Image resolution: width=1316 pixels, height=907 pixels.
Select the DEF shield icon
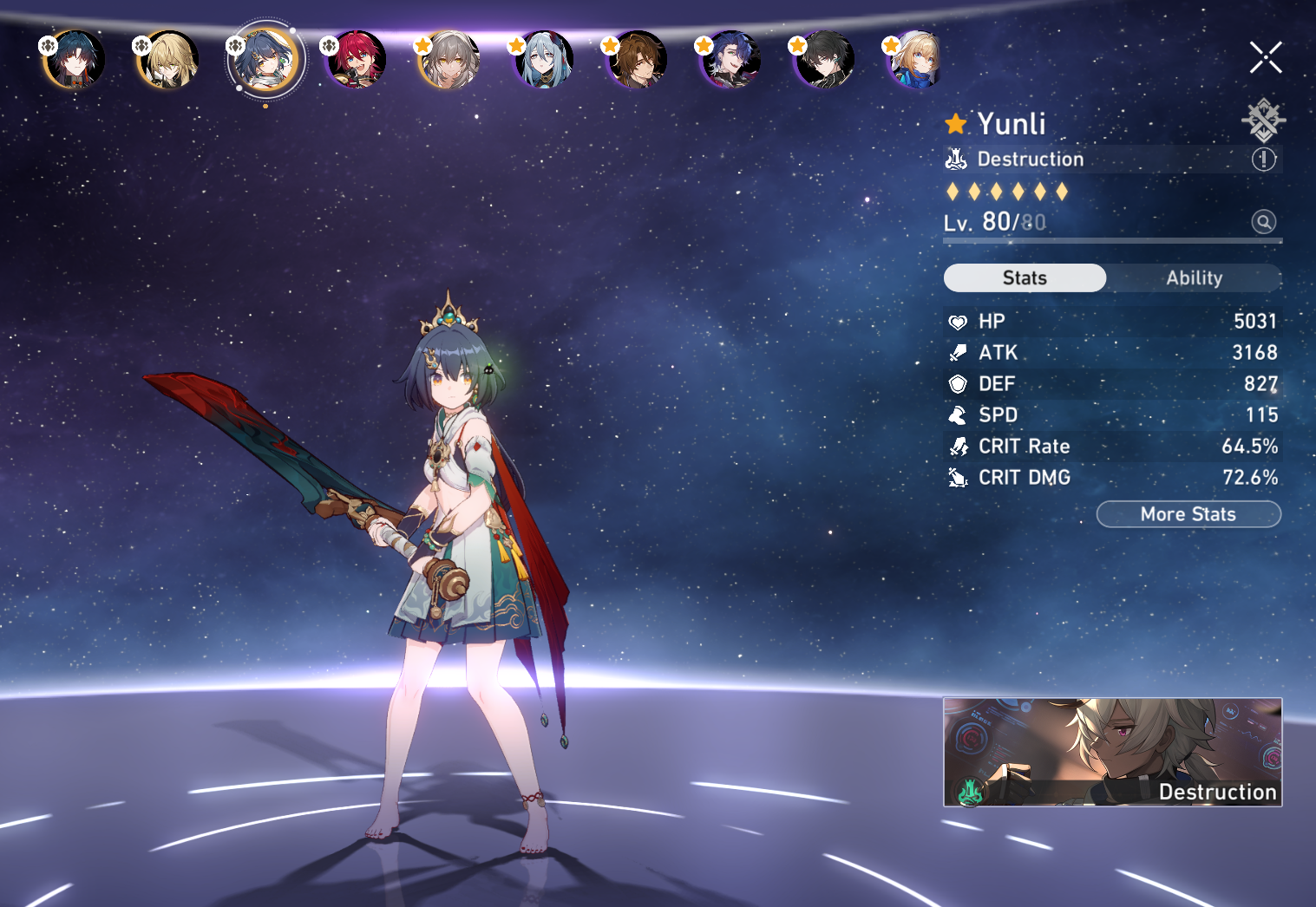[958, 383]
